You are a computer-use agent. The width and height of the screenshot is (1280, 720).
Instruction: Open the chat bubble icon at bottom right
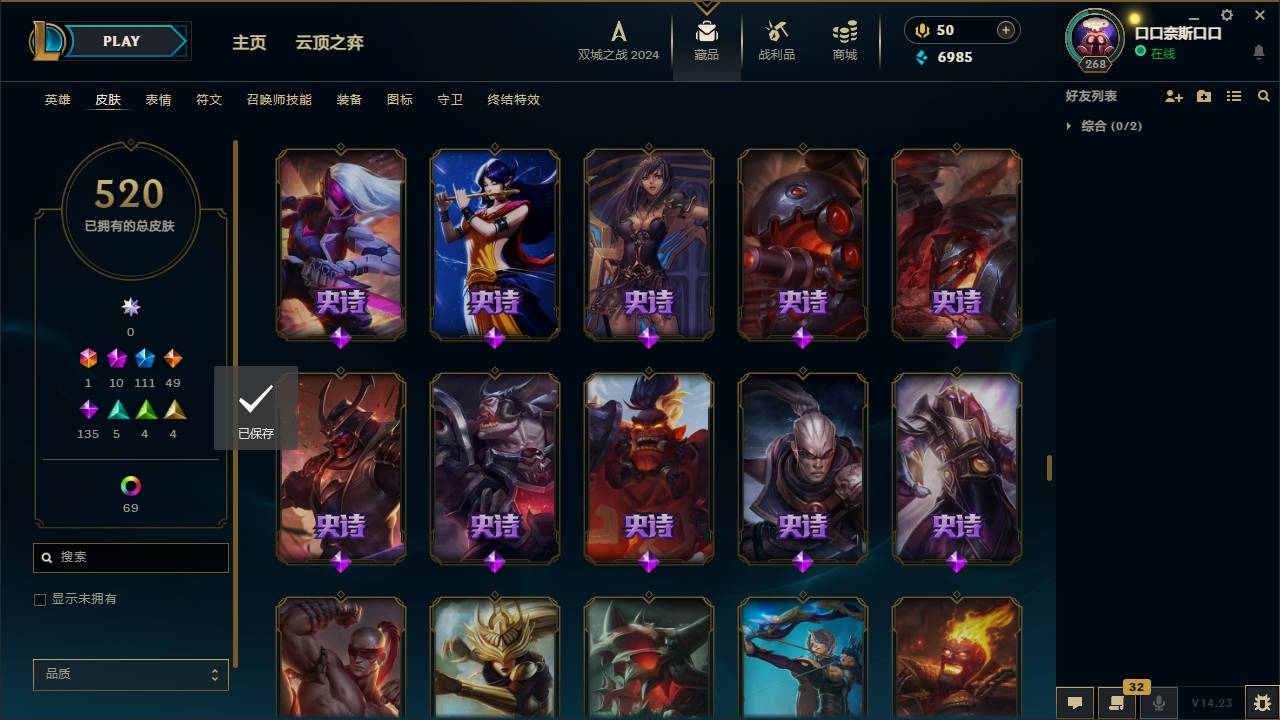pyautogui.click(x=1075, y=703)
